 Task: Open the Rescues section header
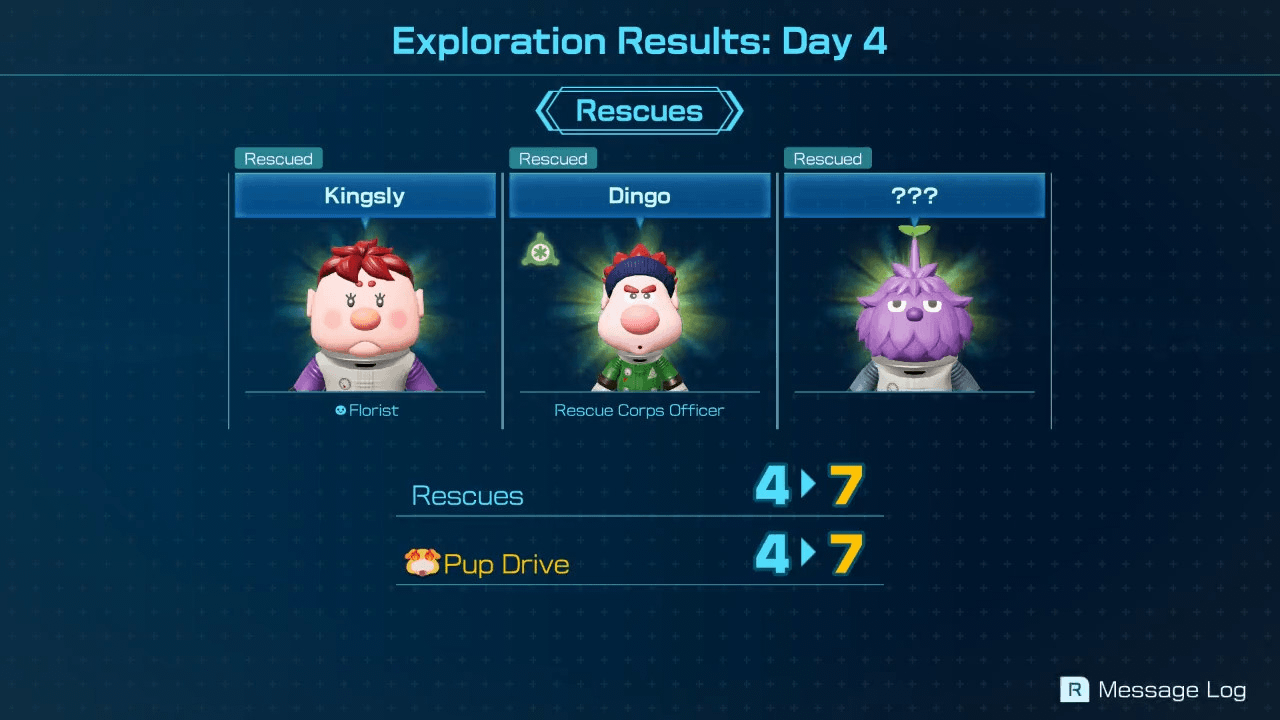pyautogui.click(x=639, y=111)
